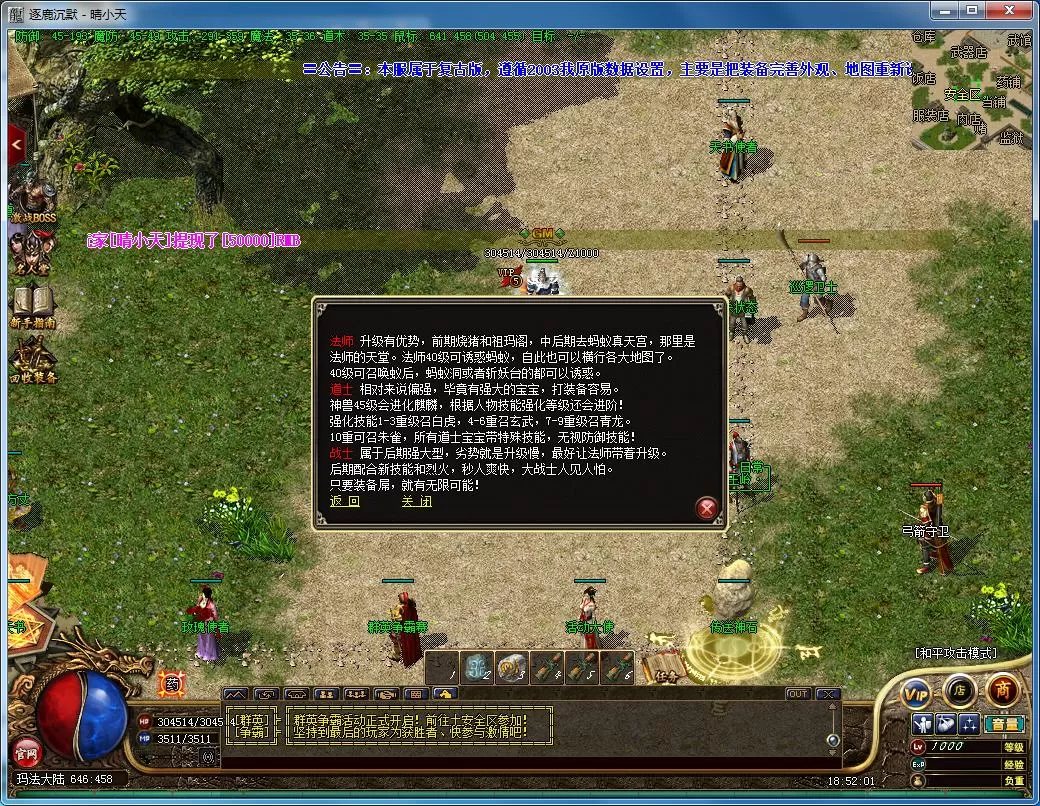Open the 名人堂 hall of fame icon

(x=32, y=252)
